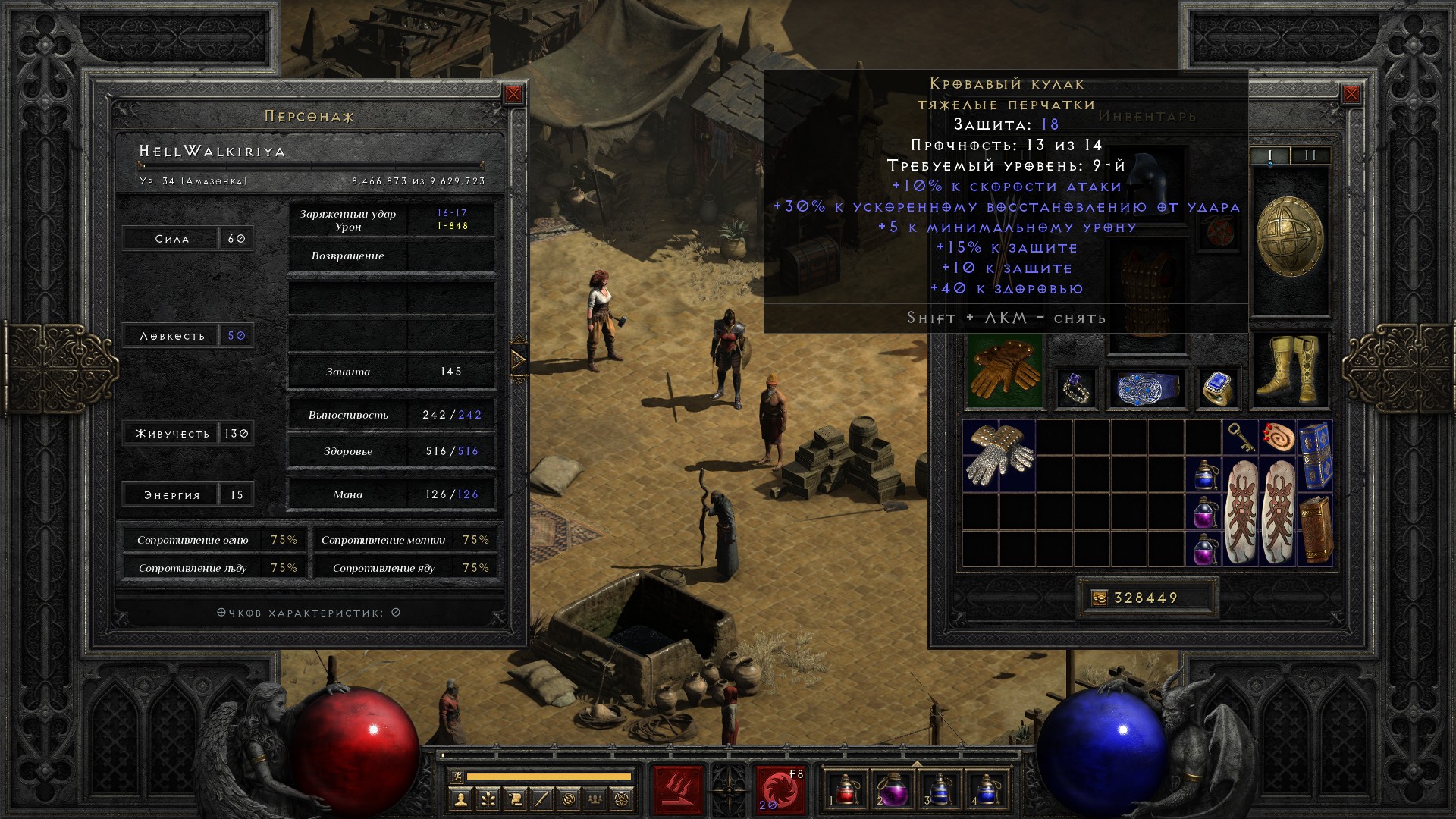Pick up the chain gloves in inventory
1456x819 pixels.
click(x=998, y=455)
